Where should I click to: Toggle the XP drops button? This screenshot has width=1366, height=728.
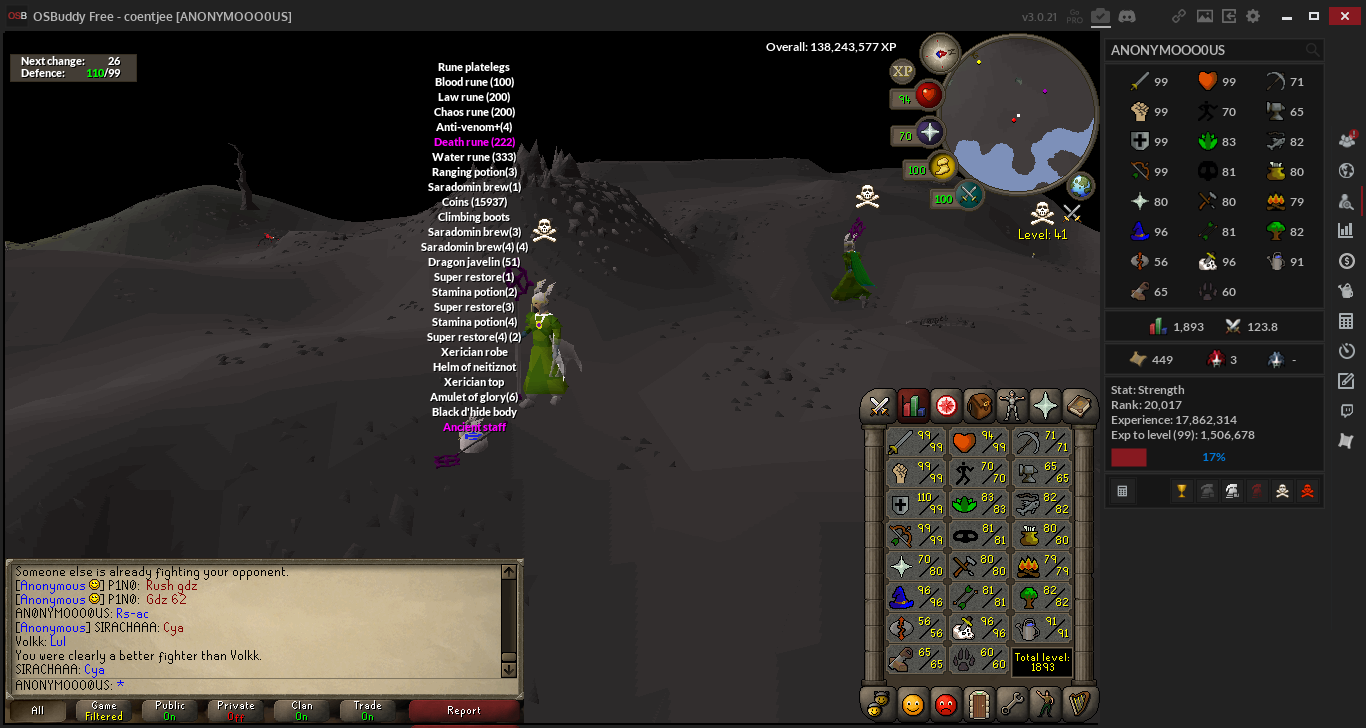[902, 71]
